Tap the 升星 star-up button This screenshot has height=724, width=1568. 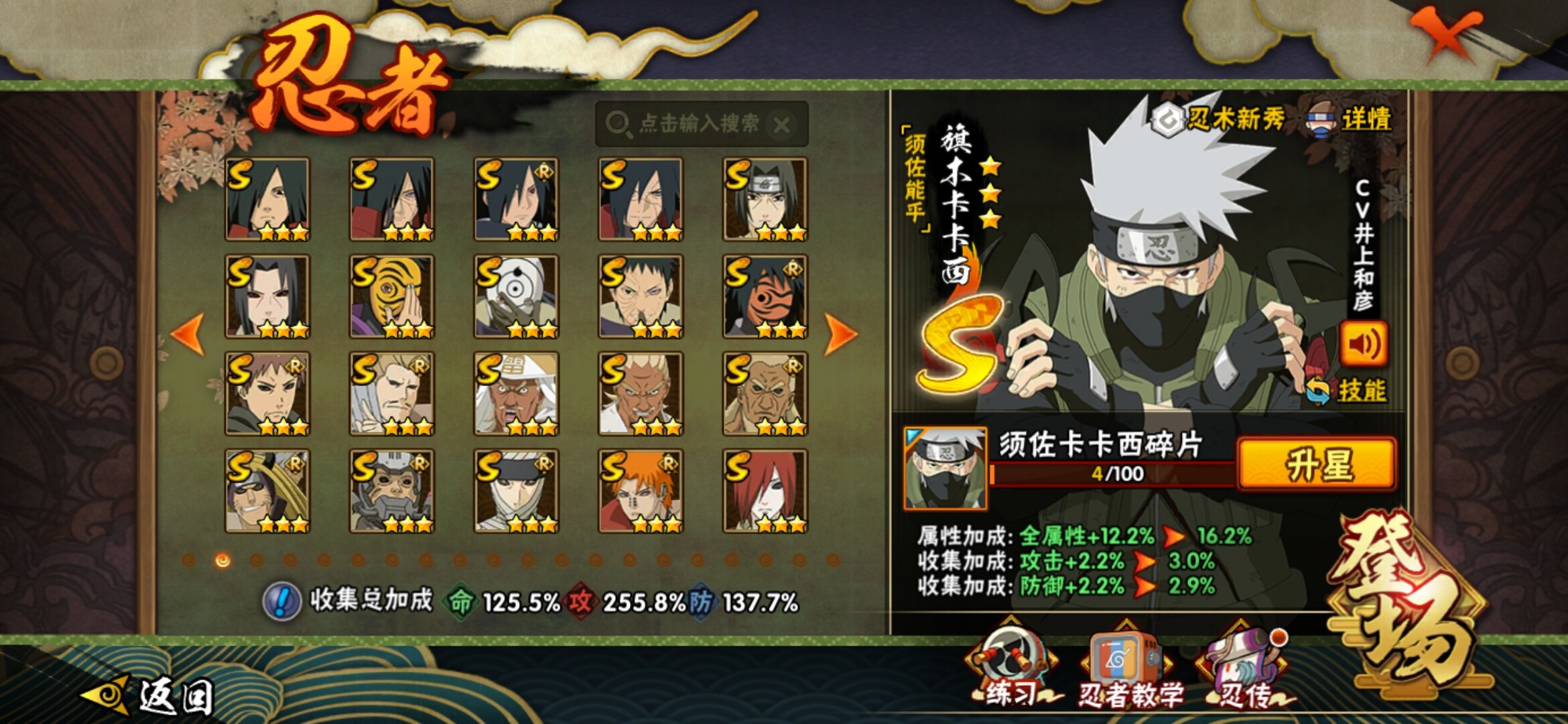tap(1317, 465)
